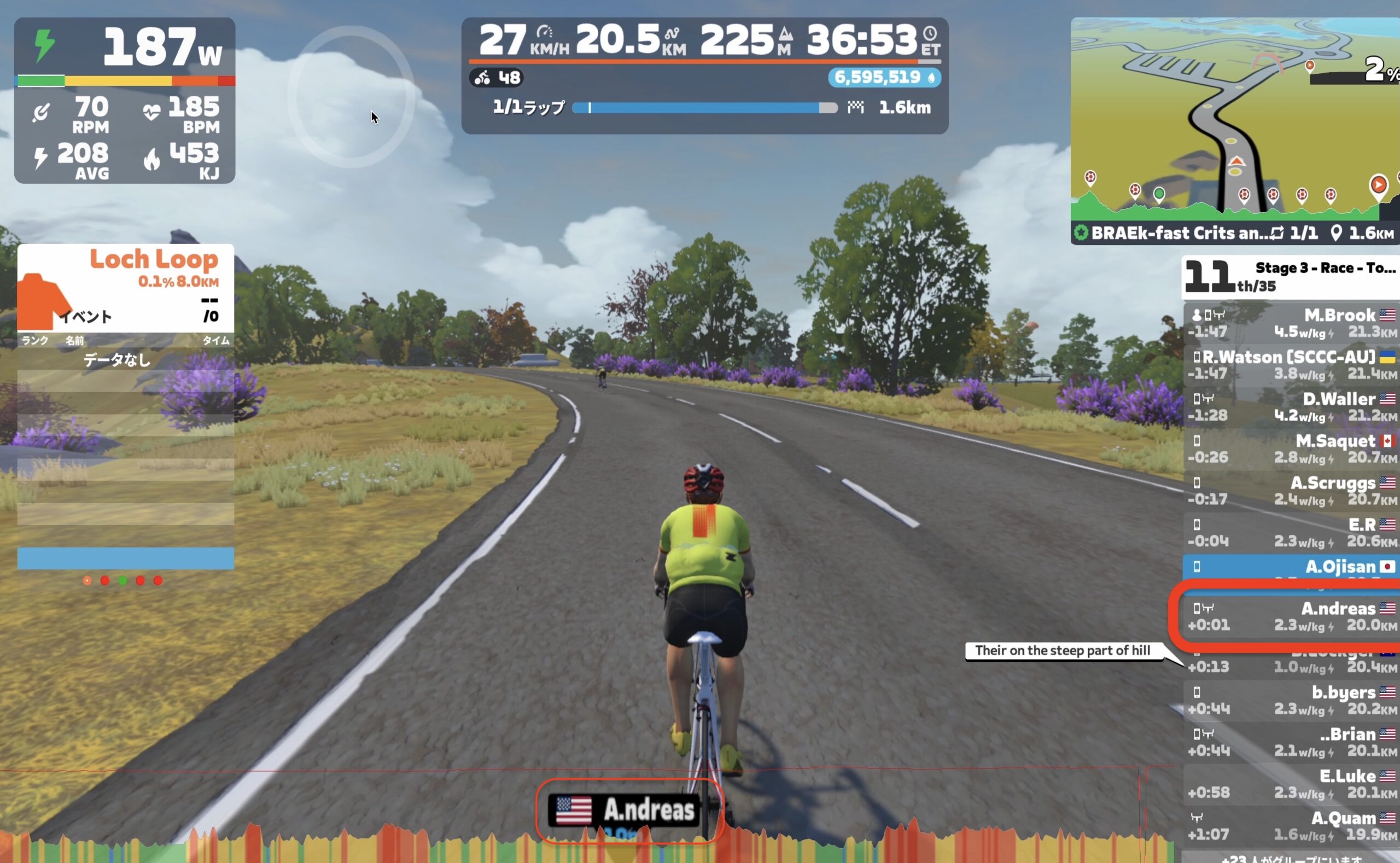The width and height of the screenshot is (1400, 863).
Task: Select M.Brook in the nearby riders list
Action: pos(1291,323)
